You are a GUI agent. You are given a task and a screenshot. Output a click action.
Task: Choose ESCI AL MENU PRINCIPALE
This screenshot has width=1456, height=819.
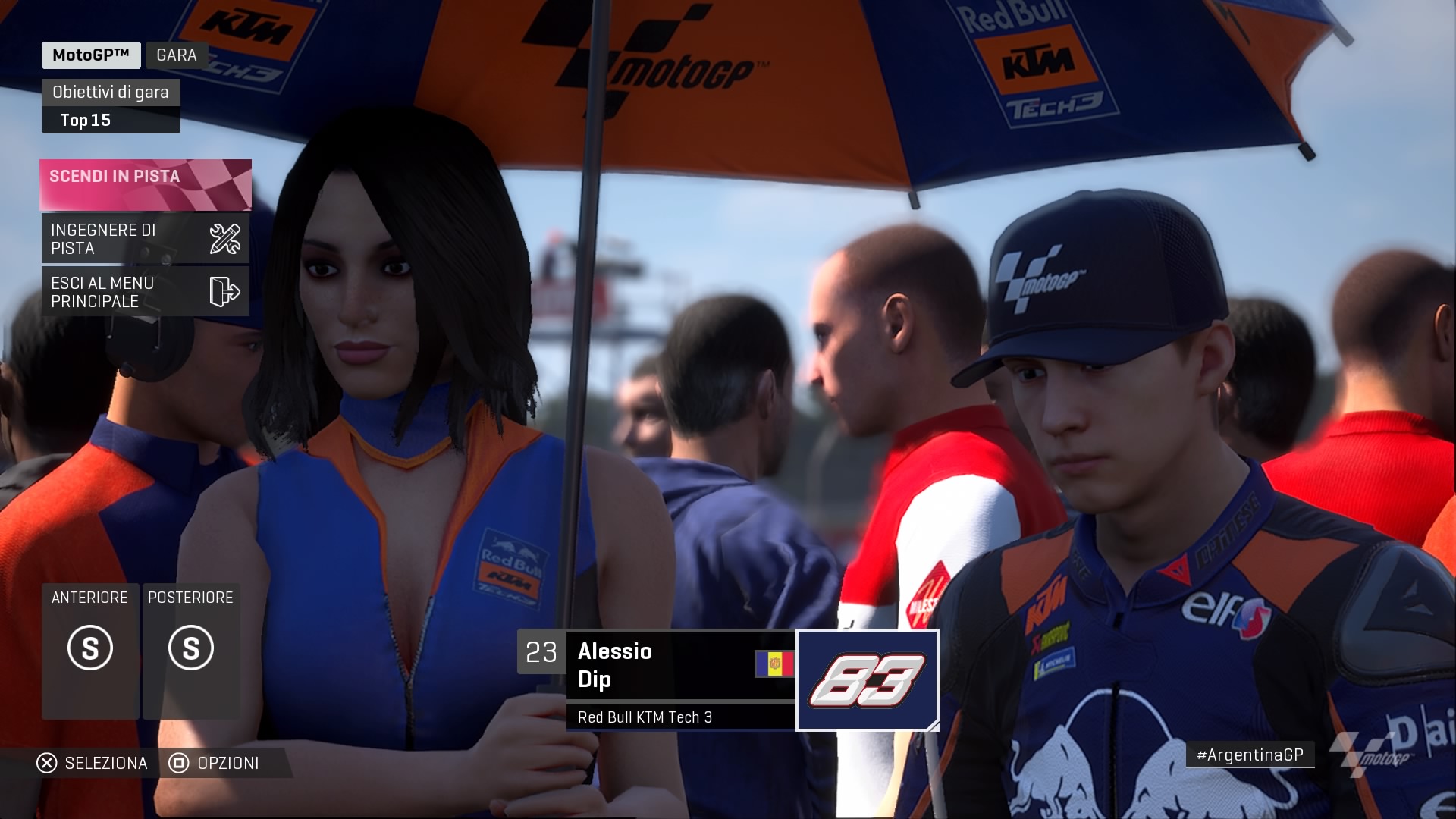tap(145, 292)
